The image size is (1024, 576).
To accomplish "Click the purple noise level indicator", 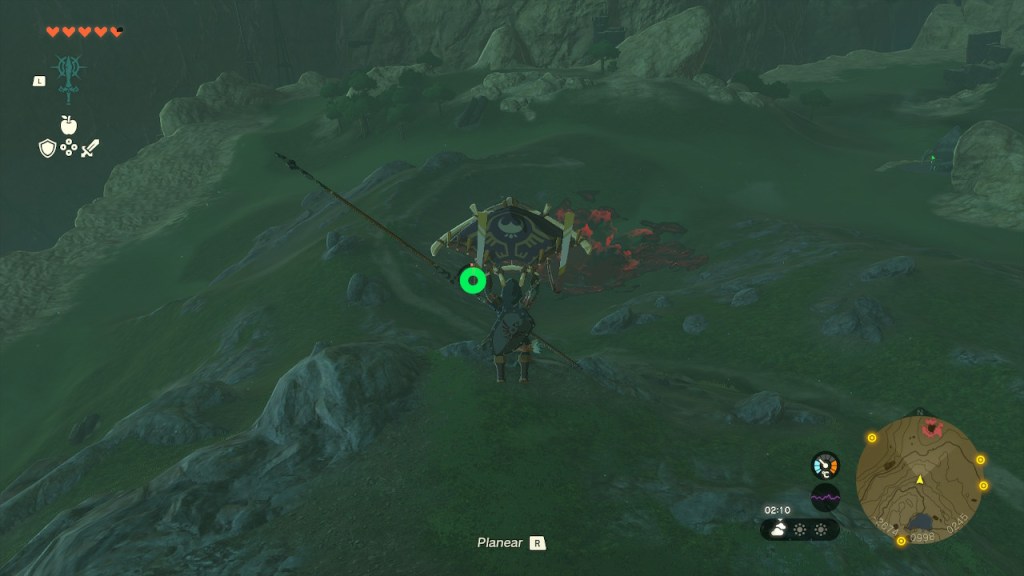I will (x=825, y=496).
